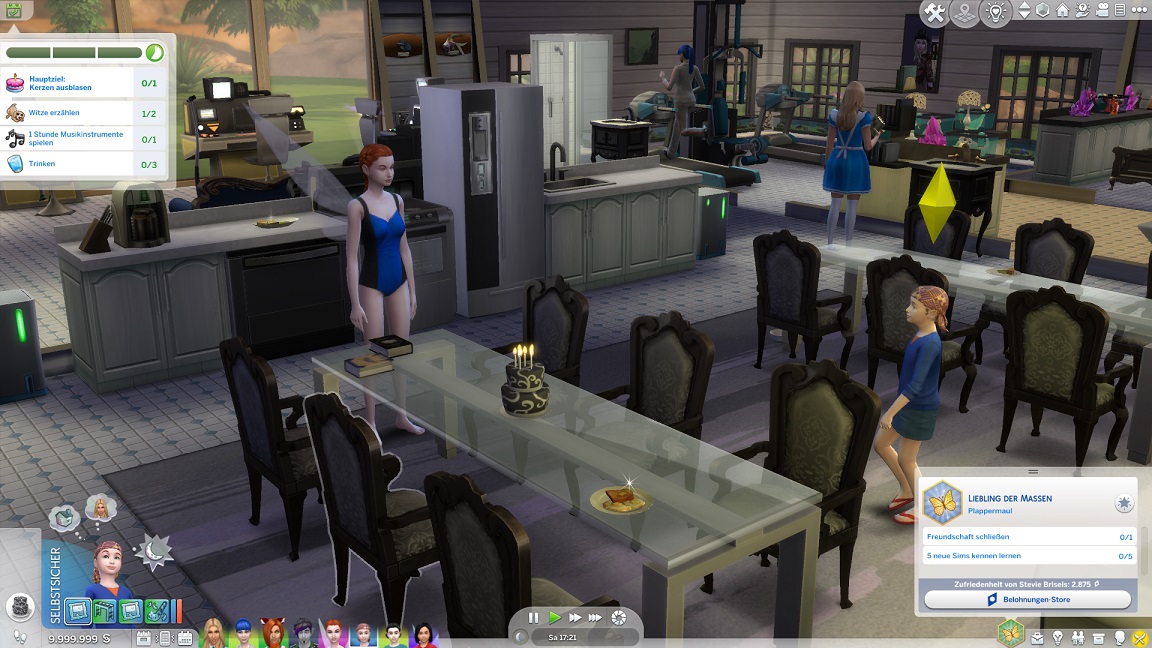Open the house-shaped icon in the top bar
1152x648 pixels.
coord(1062,11)
